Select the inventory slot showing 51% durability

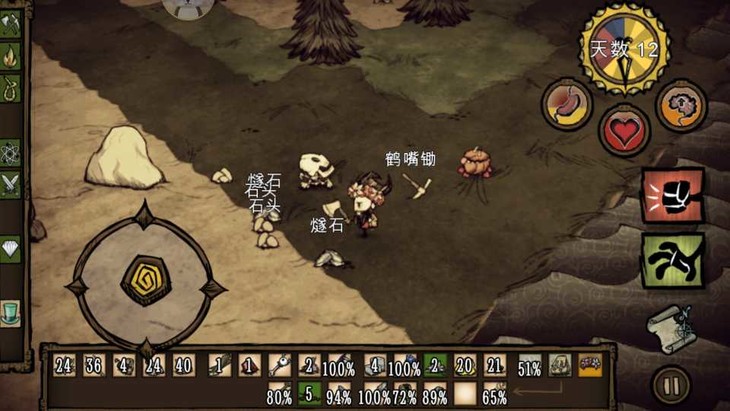[530, 367]
